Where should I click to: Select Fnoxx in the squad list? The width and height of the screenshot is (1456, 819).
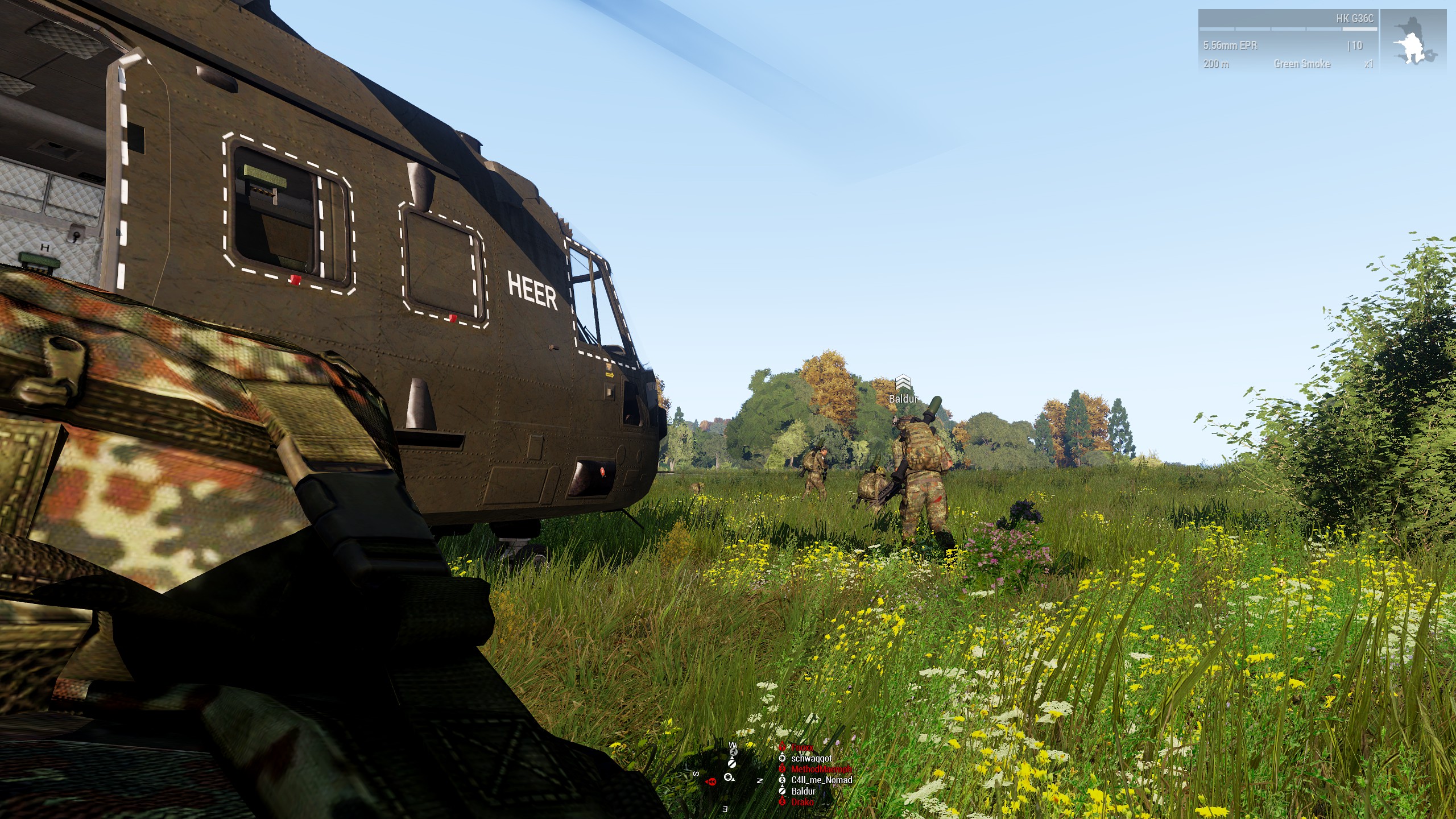coord(802,747)
